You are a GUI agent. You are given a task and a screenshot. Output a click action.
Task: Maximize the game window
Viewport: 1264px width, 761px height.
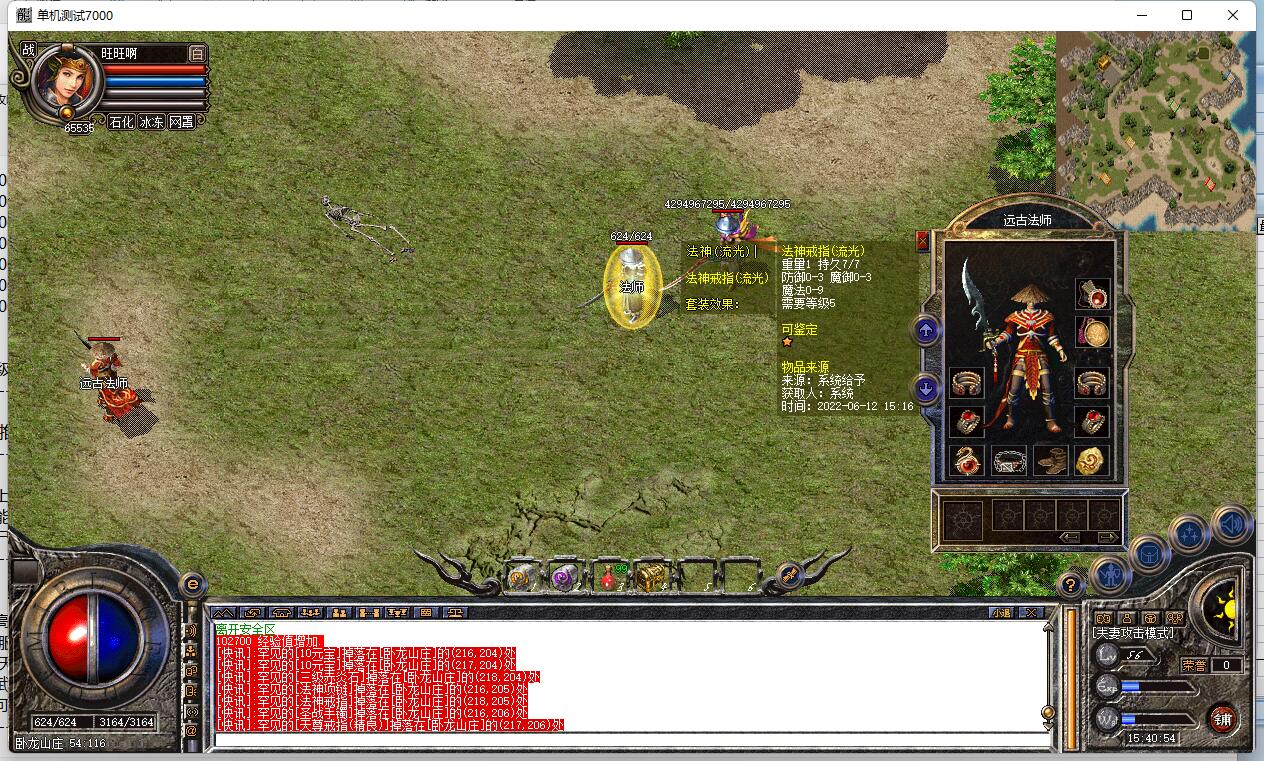click(x=1187, y=15)
